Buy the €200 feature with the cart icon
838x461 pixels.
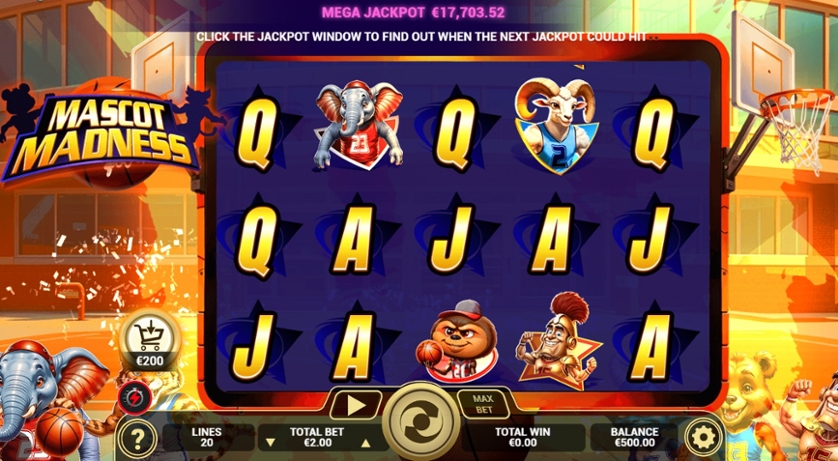pos(151,340)
